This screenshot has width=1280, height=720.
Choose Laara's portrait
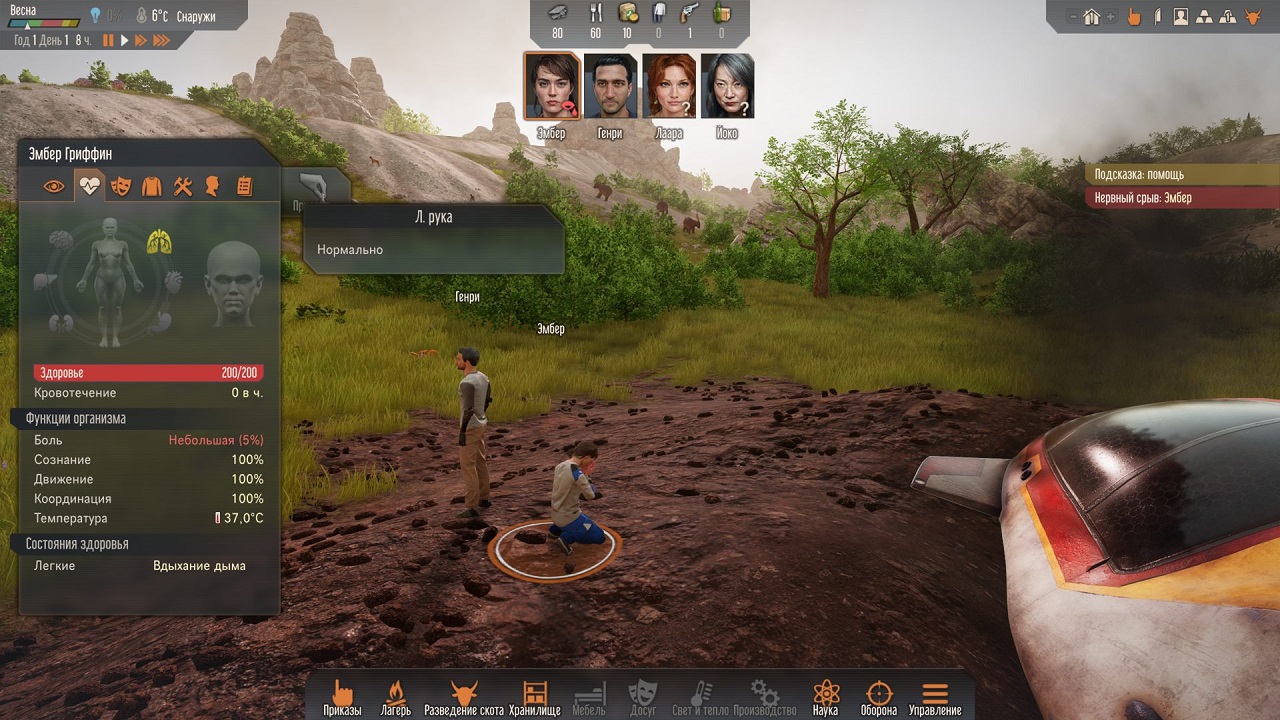(x=669, y=86)
